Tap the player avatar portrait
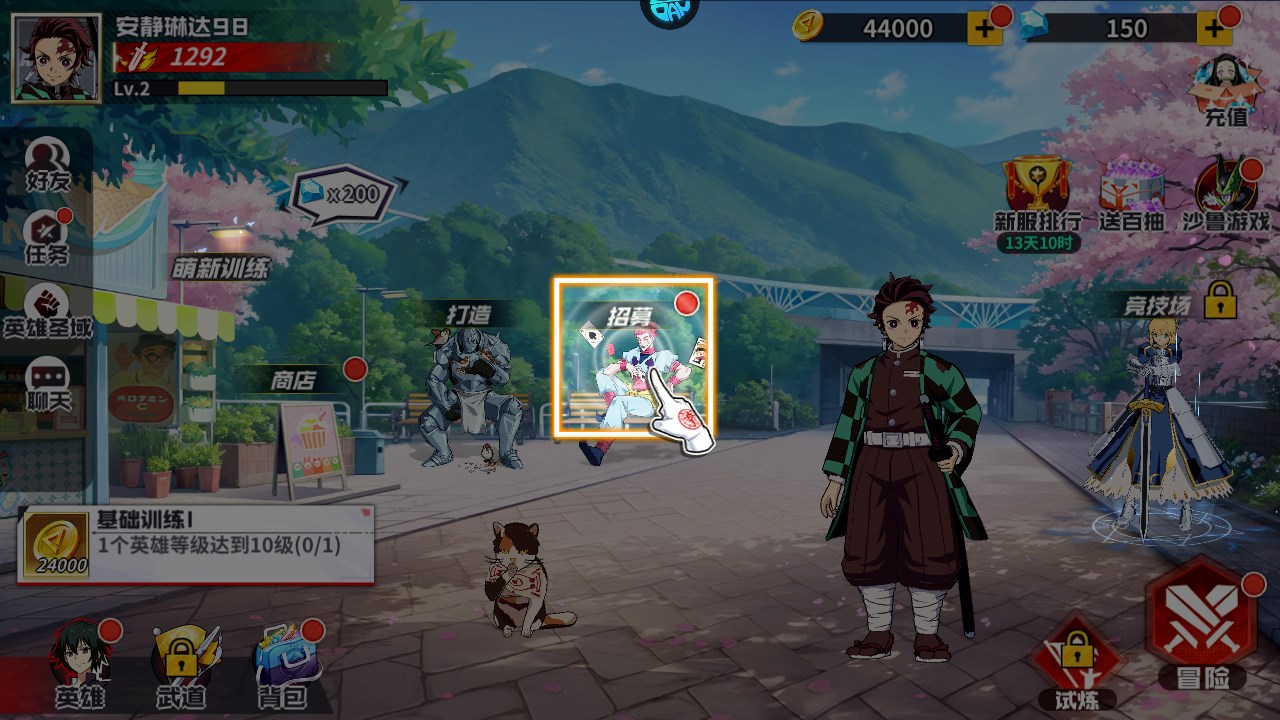The height and width of the screenshot is (720, 1280). point(56,58)
